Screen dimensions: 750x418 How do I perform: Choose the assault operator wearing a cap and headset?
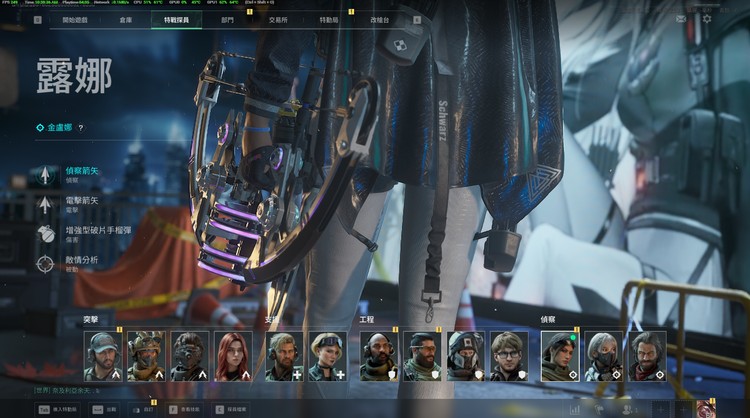click(103, 356)
